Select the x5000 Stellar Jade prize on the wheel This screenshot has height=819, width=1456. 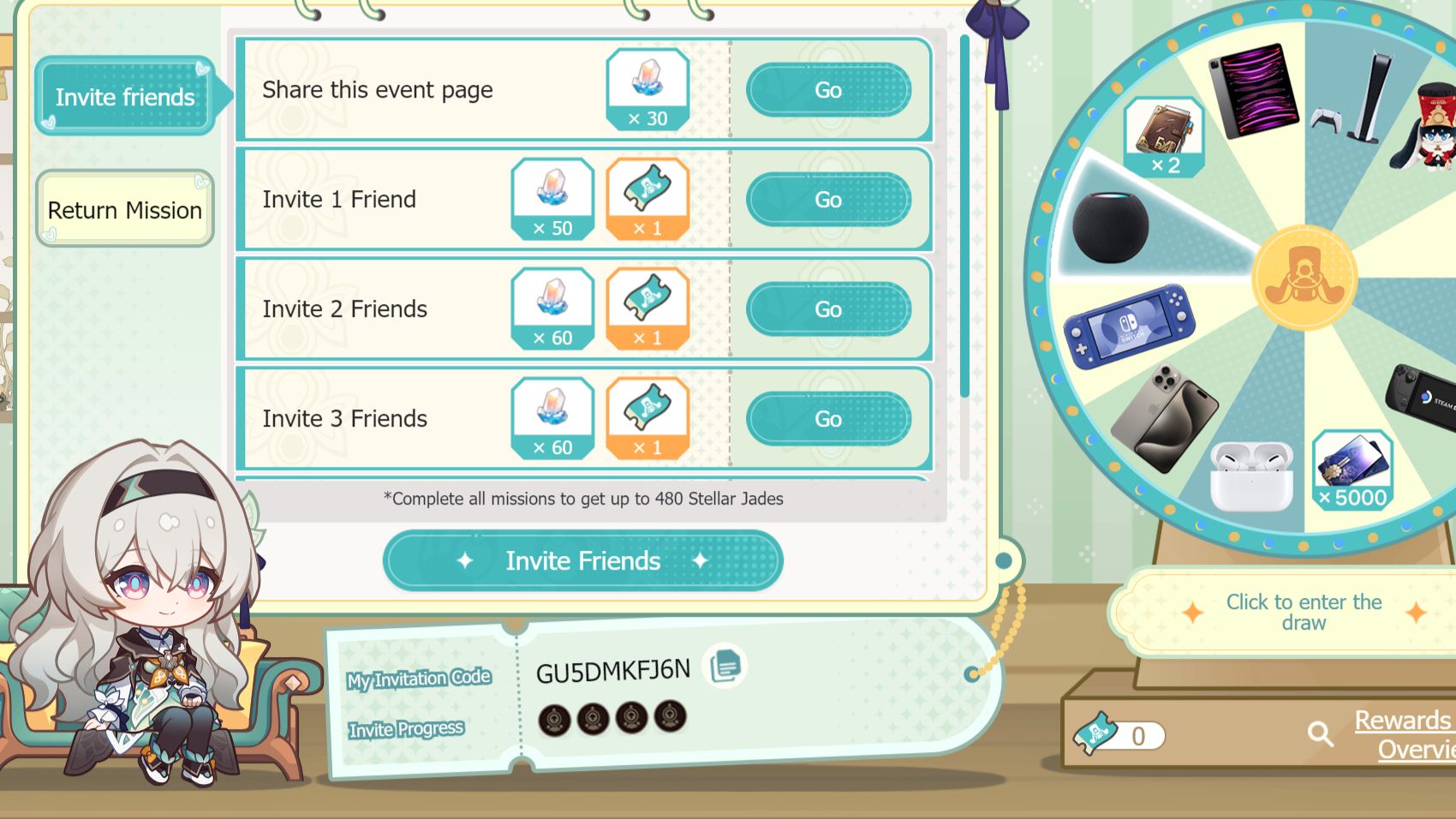[x=1353, y=469]
